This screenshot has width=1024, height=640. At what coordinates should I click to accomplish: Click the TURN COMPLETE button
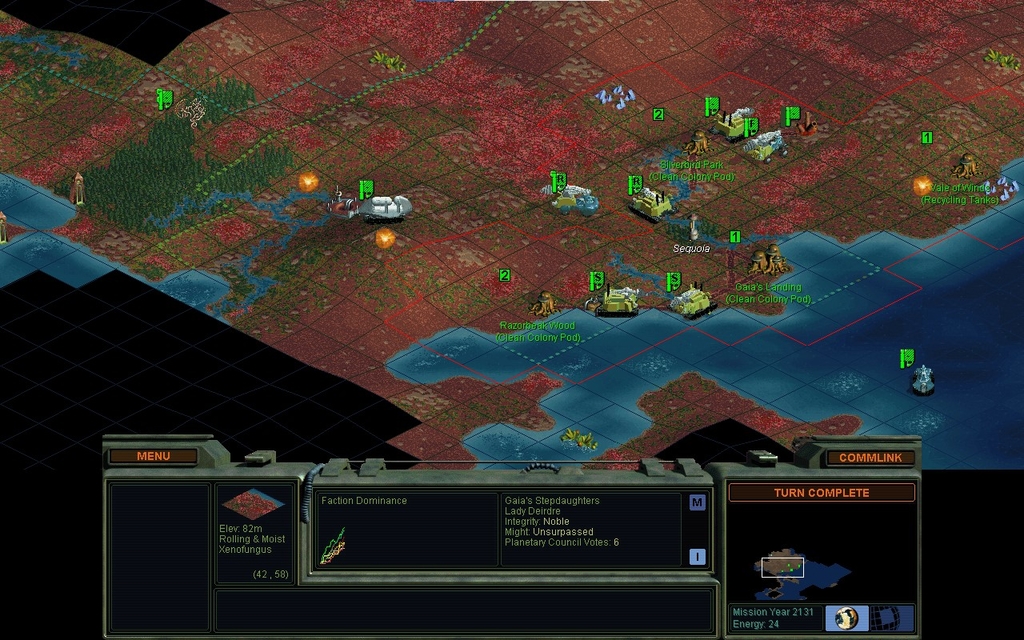(x=821, y=493)
